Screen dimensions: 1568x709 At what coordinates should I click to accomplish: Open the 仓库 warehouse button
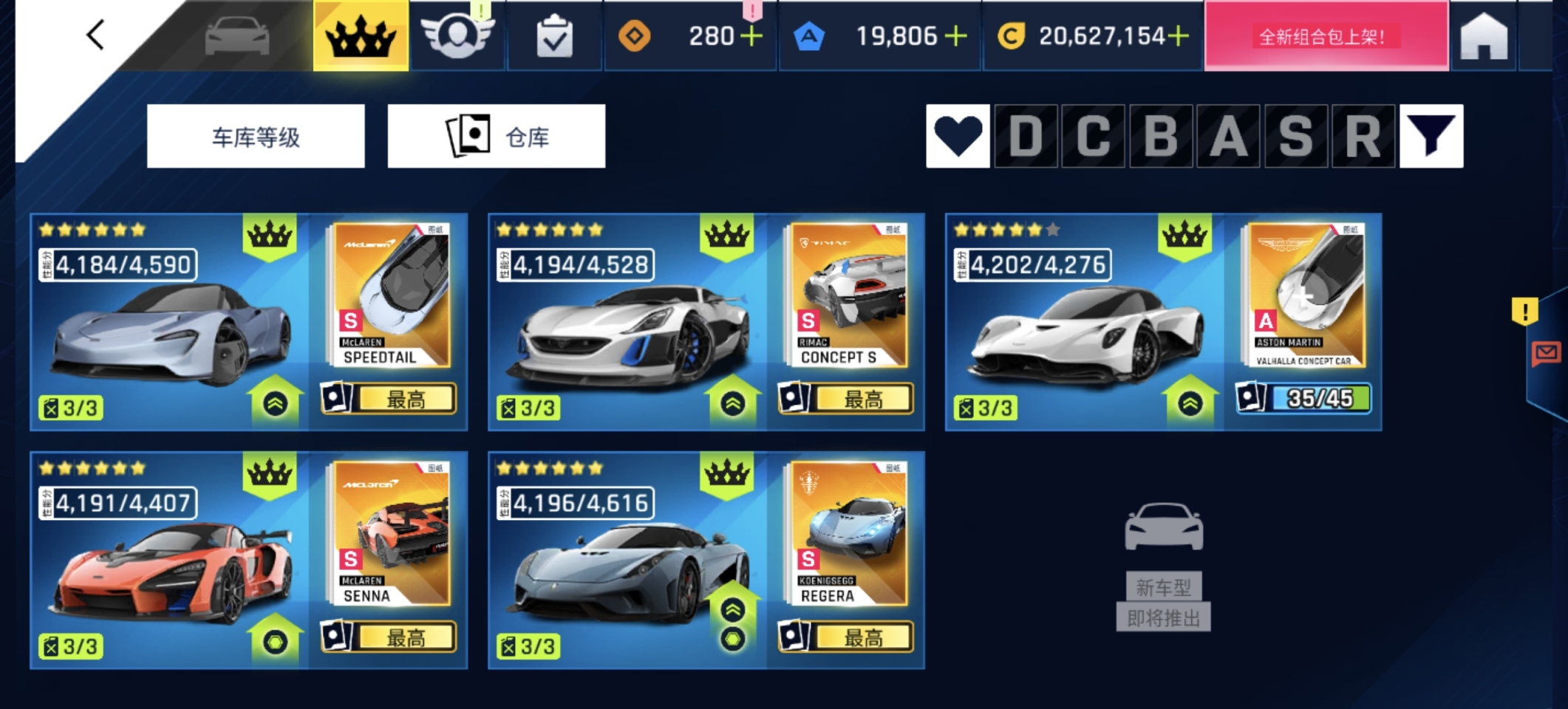pyautogui.click(x=496, y=137)
